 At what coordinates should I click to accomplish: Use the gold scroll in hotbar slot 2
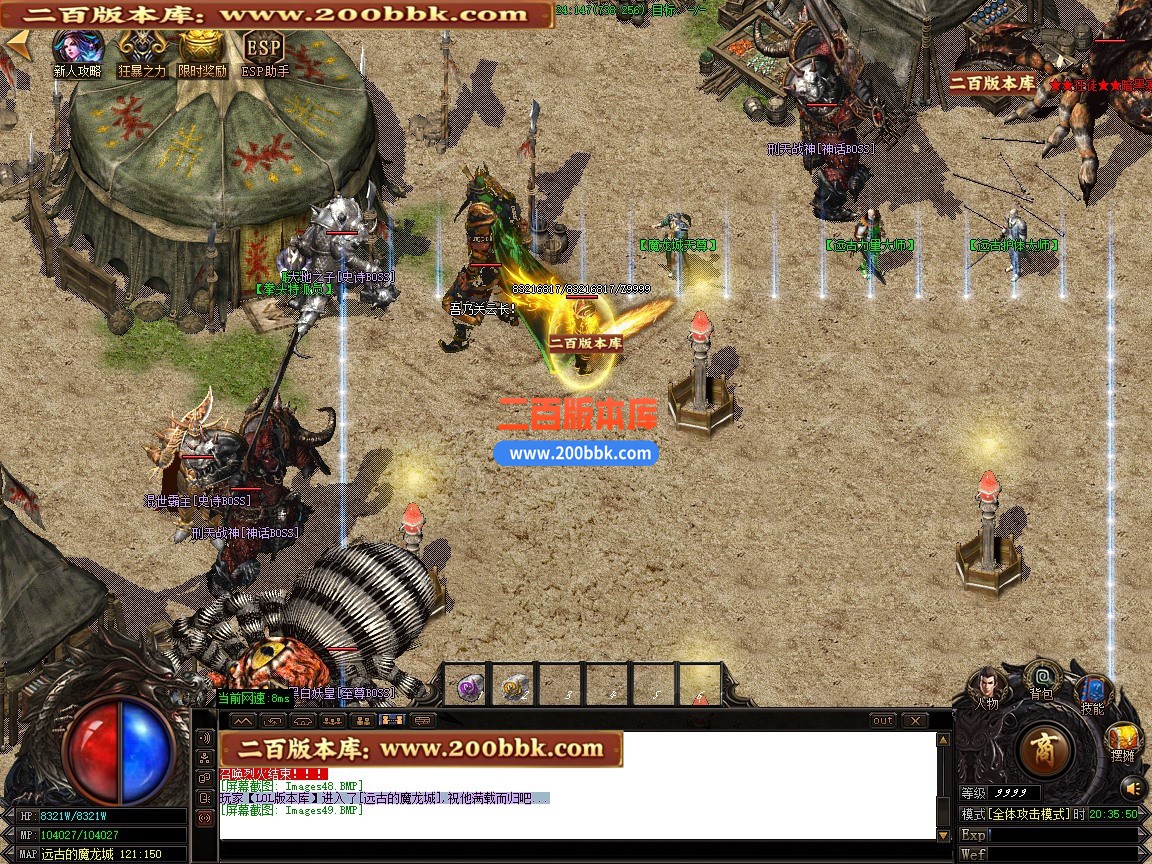515,687
